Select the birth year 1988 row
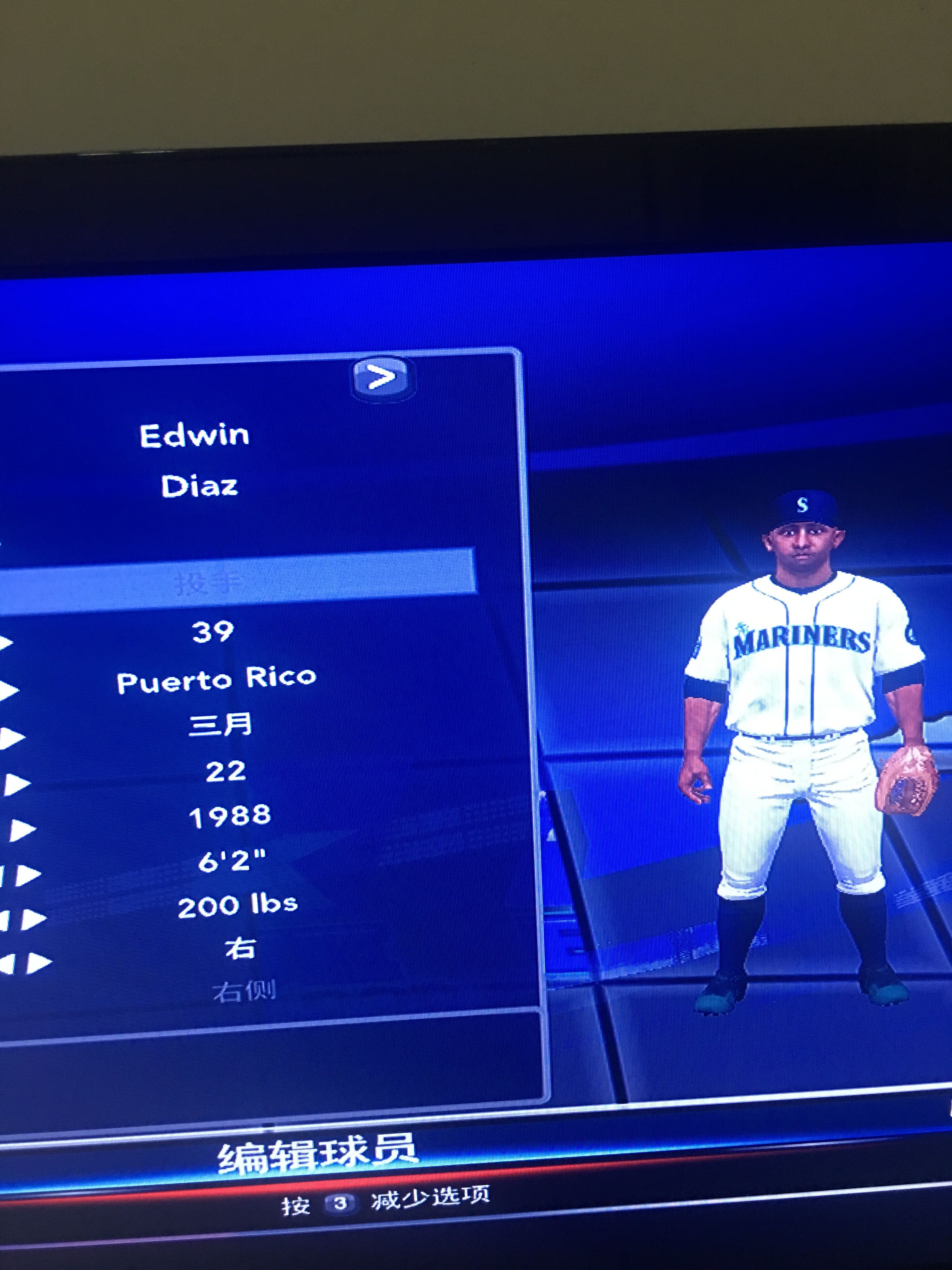This screenshot has width=952, height=1270. pyautogui.click(x=229, y=815)
